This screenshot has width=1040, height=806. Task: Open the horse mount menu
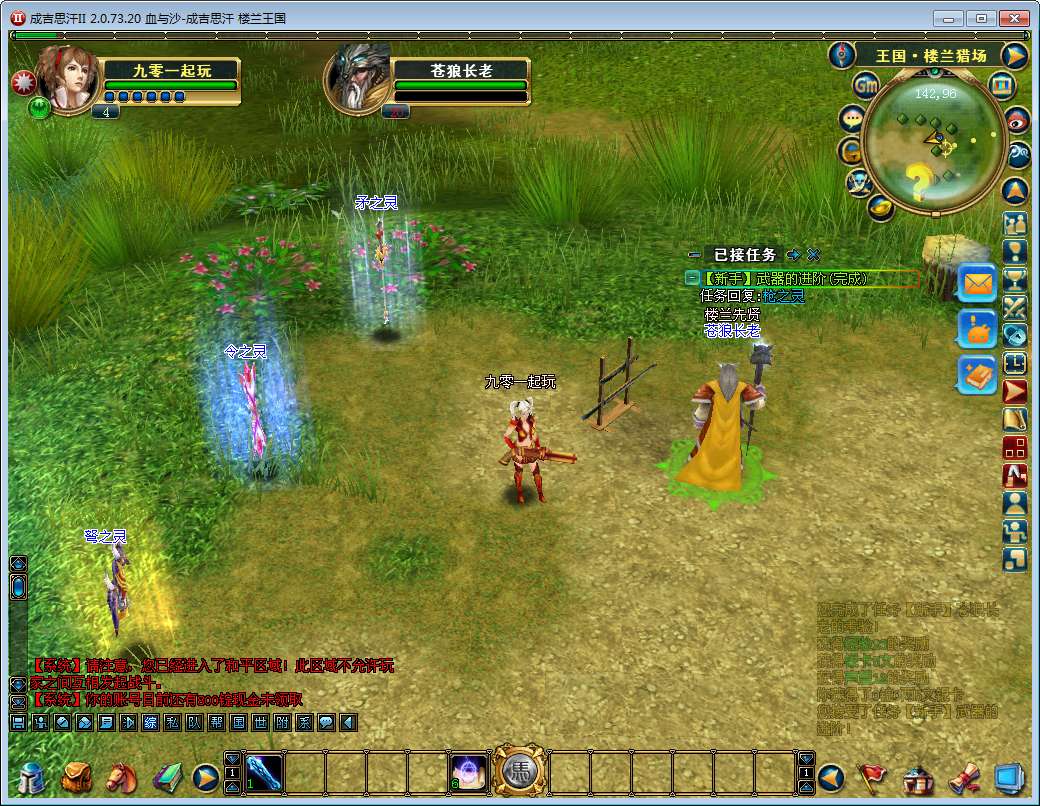(x=121, y=776)
